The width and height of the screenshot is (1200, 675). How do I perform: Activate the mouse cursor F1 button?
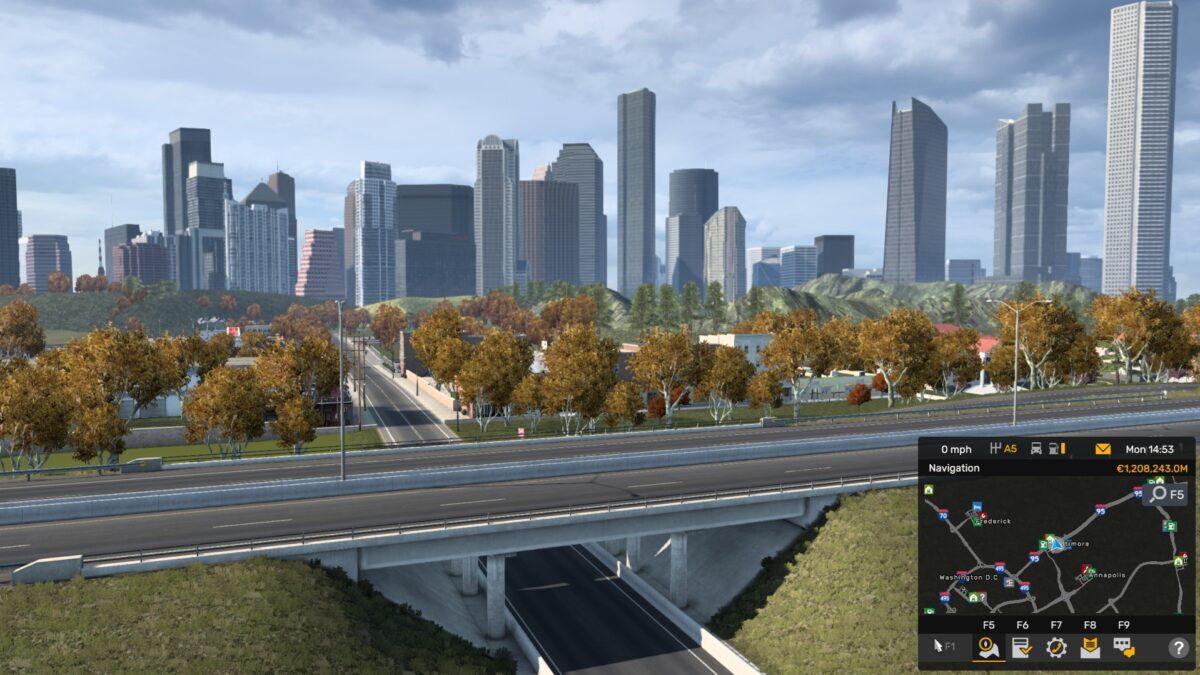[944, 647]
